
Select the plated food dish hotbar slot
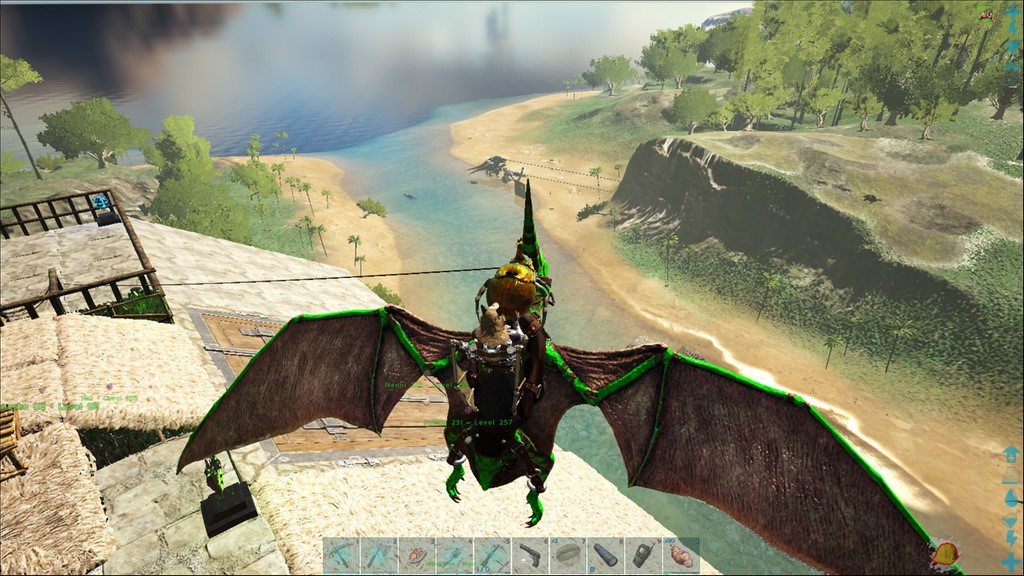[x=416, y=555]
